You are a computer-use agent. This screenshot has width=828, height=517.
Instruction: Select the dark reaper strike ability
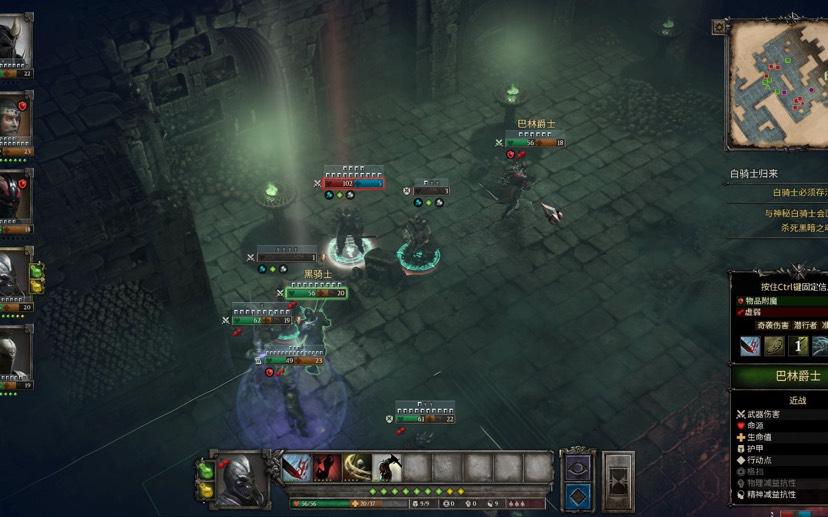(387, 467)
